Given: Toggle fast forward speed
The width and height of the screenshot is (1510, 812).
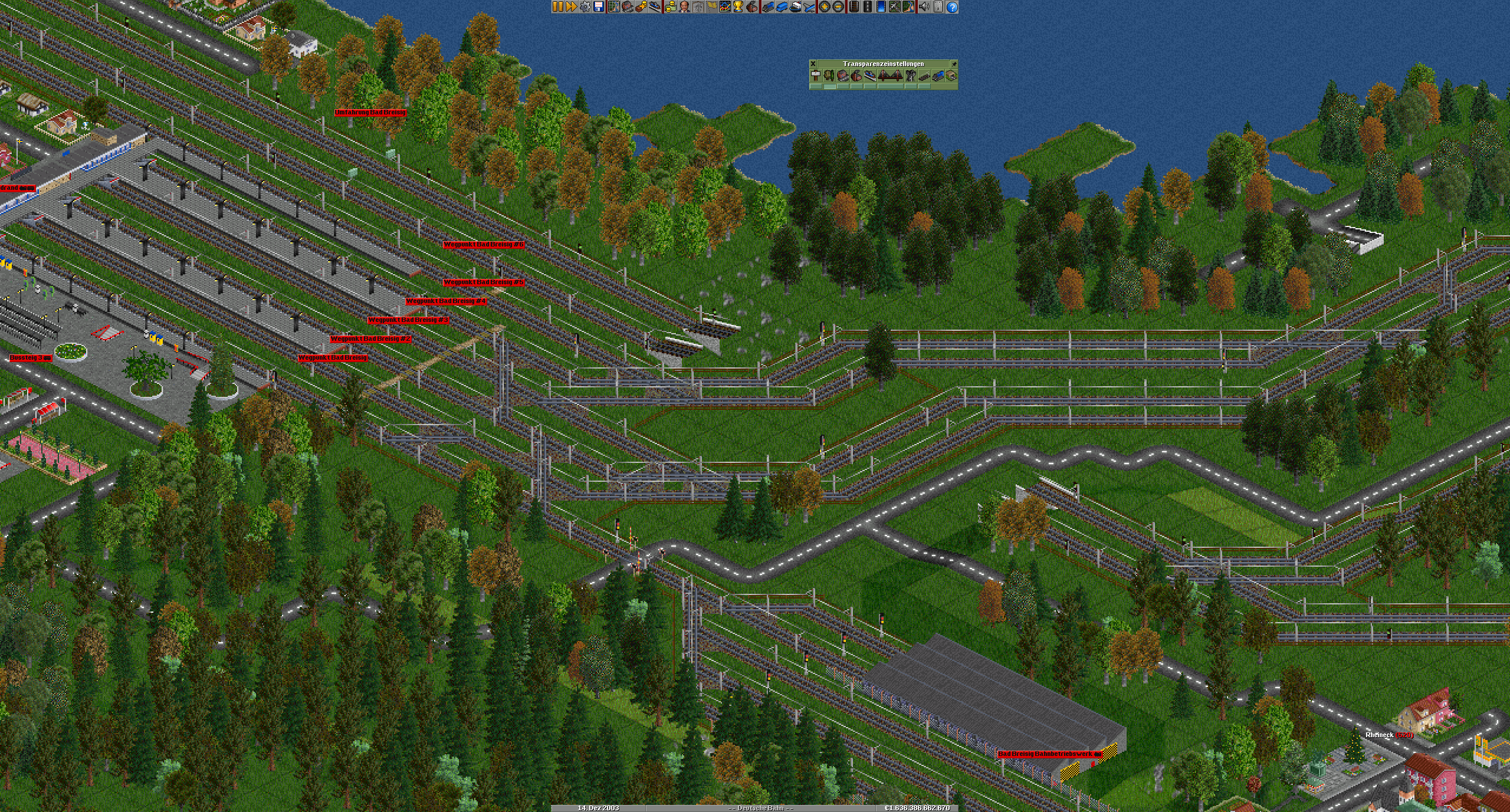Looking at the screenshot, I should point(571,7).
